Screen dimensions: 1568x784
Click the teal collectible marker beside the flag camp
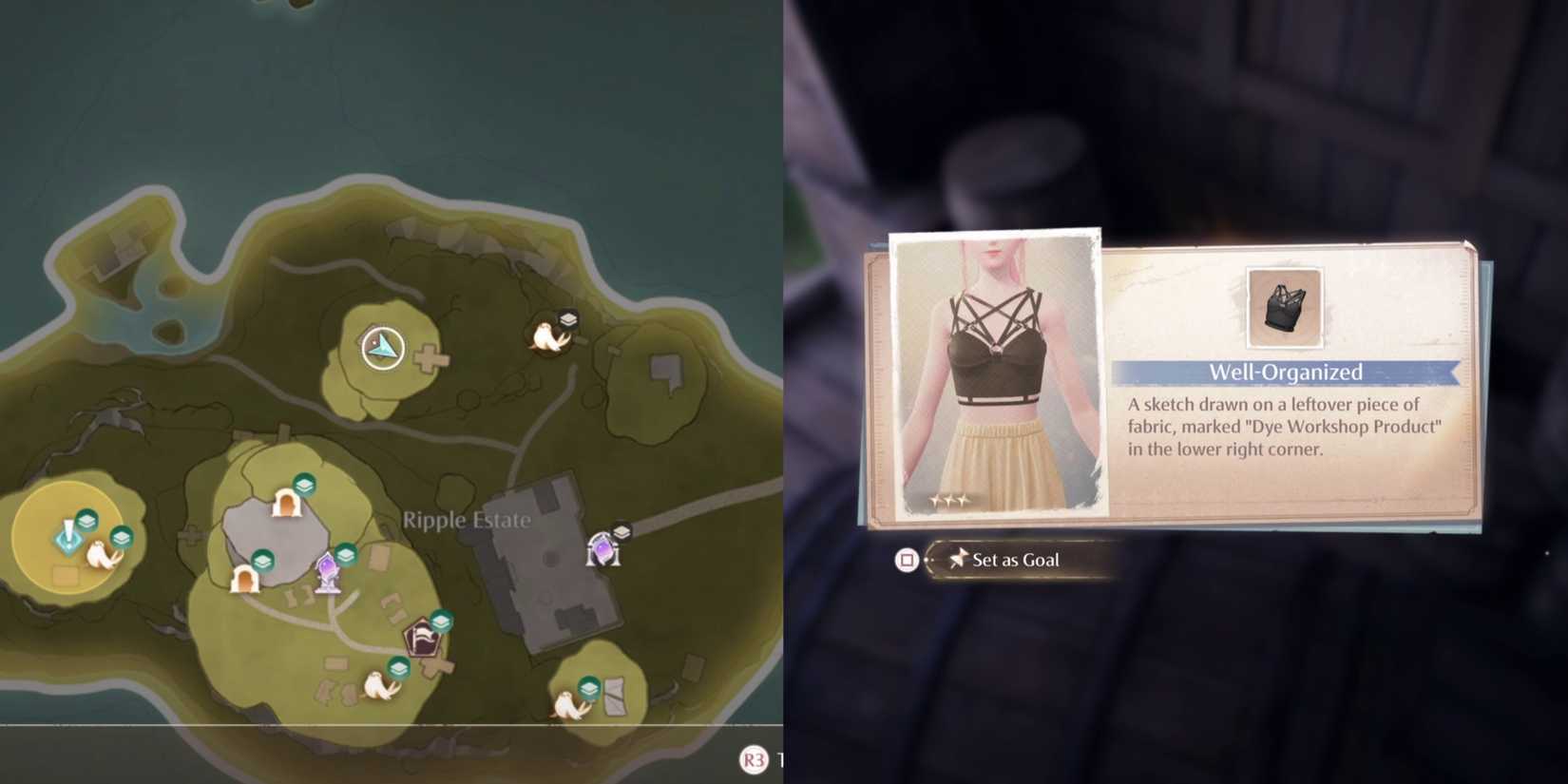pyautogui.click(x=443, y=619)
